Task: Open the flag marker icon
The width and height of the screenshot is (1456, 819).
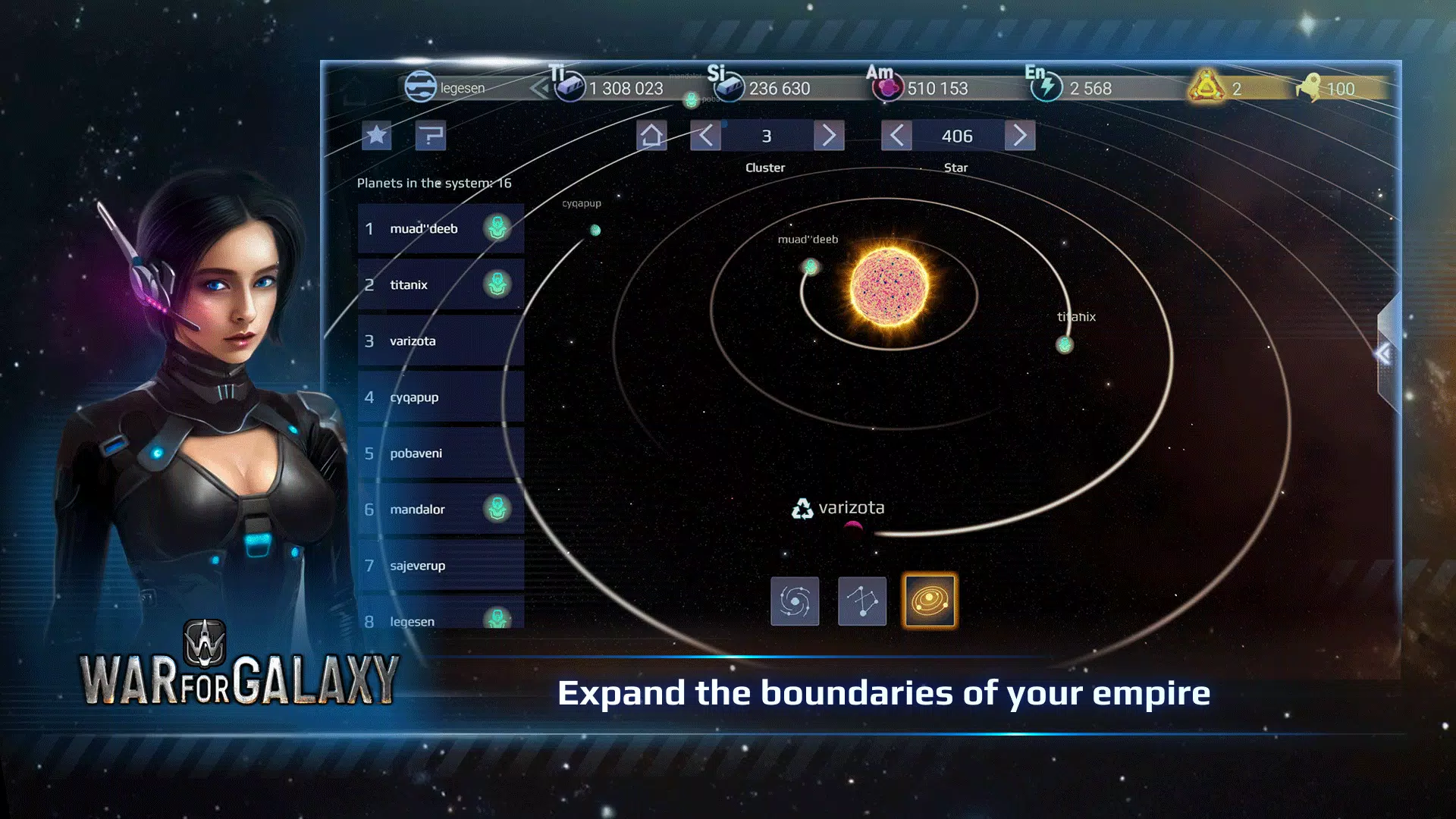Action: (430, 136)
